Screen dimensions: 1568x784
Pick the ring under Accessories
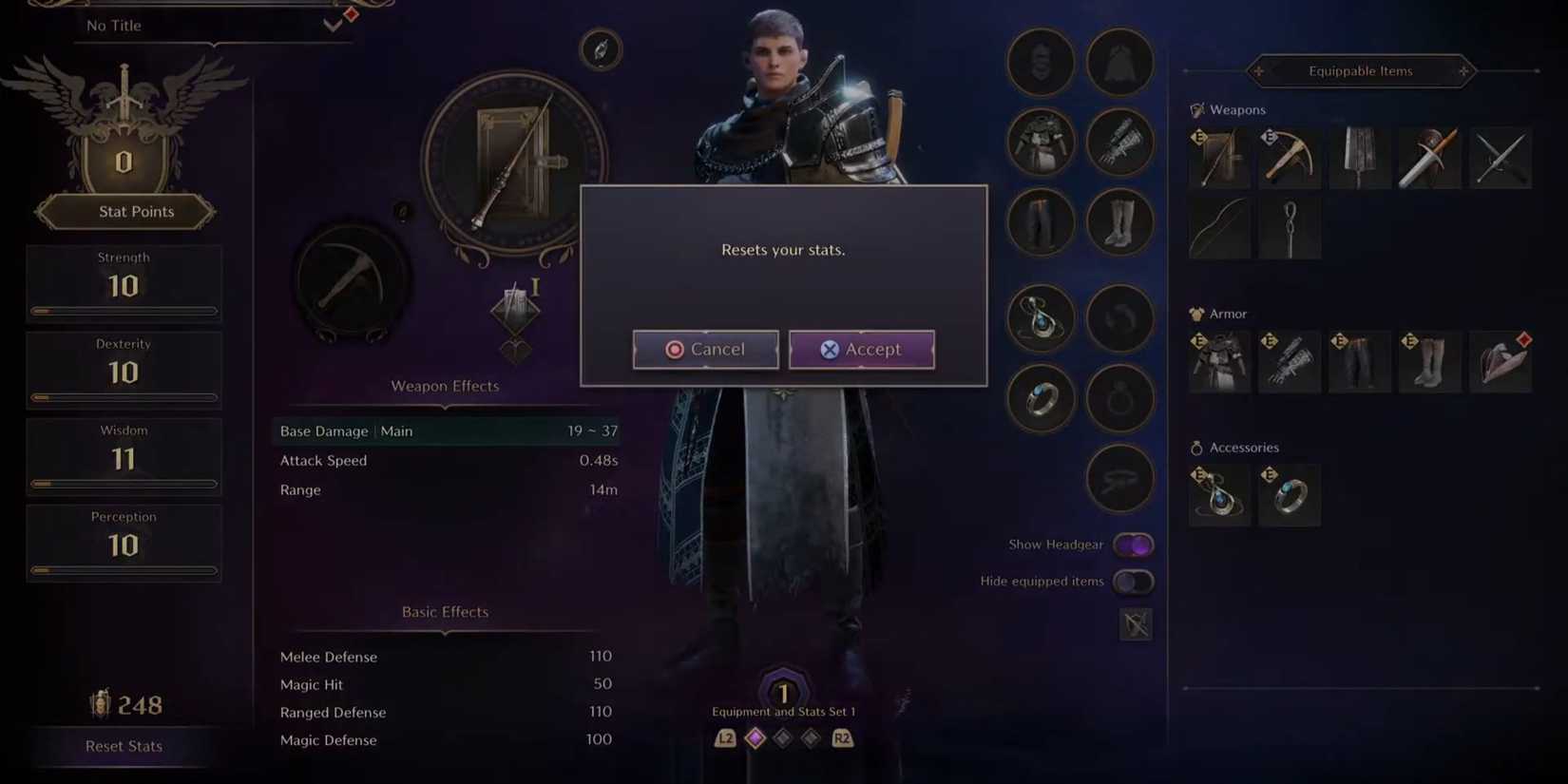point(1290,494)
